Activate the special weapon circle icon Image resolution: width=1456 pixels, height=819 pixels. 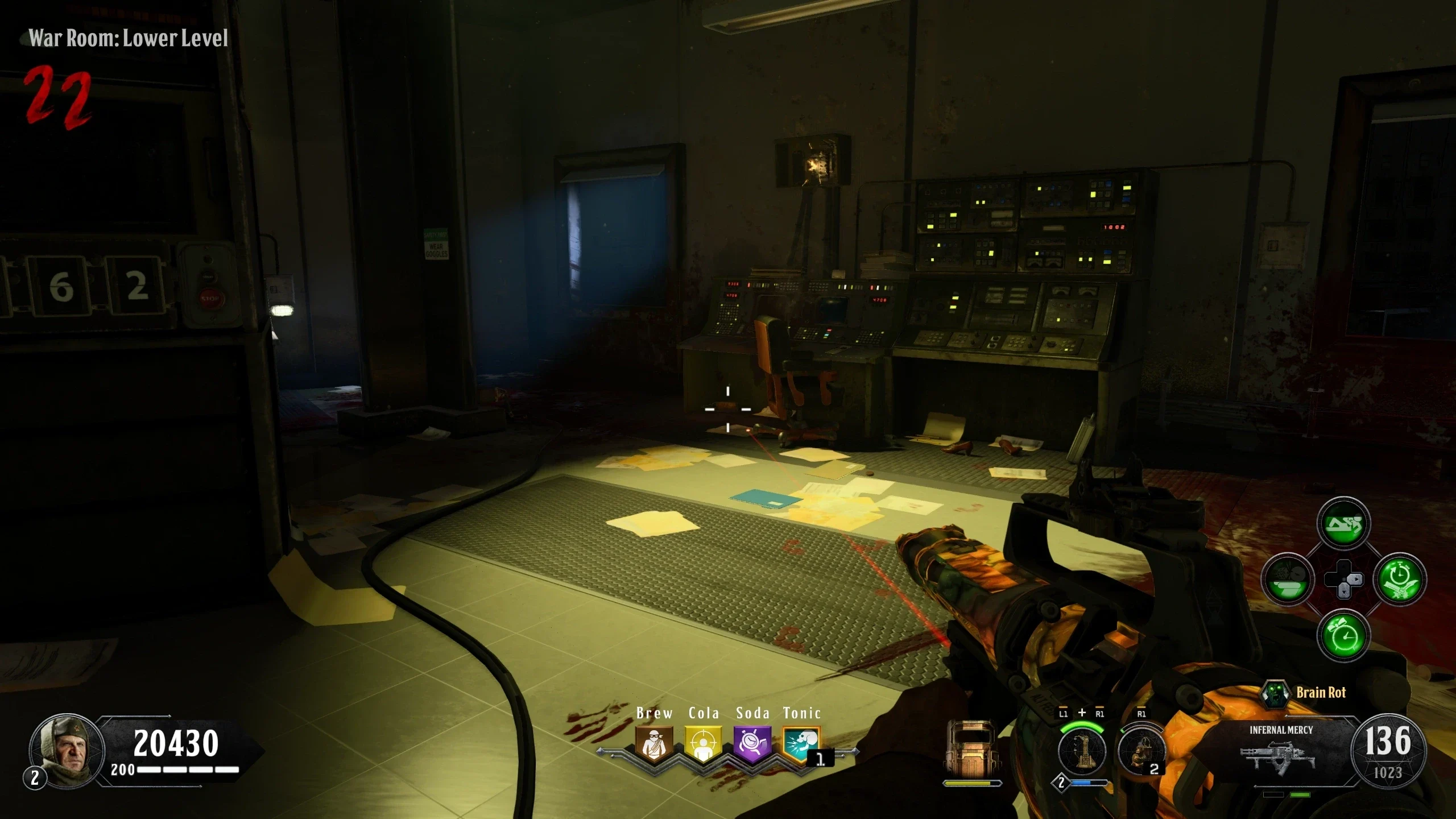[x=1081, y=751]
